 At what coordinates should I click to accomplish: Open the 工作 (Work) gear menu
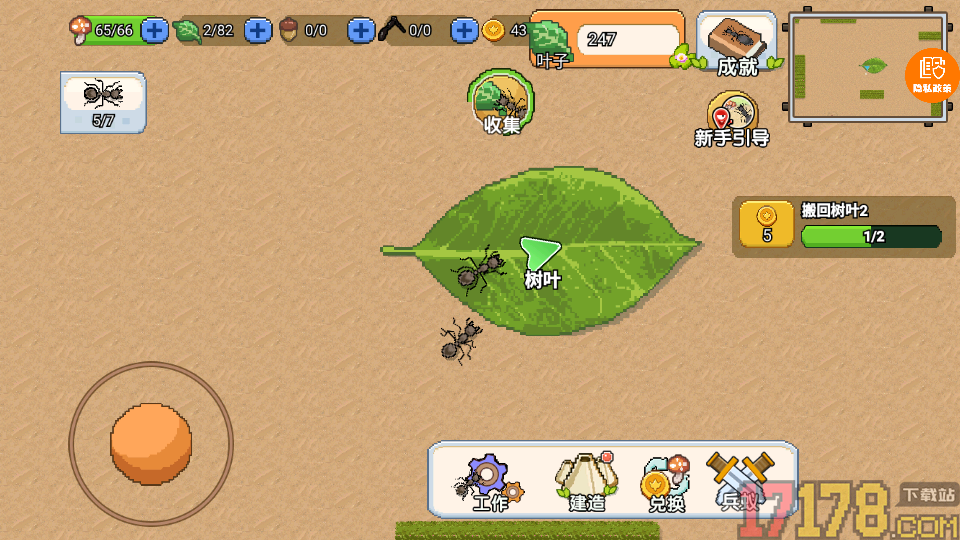(x=489, y=482)
